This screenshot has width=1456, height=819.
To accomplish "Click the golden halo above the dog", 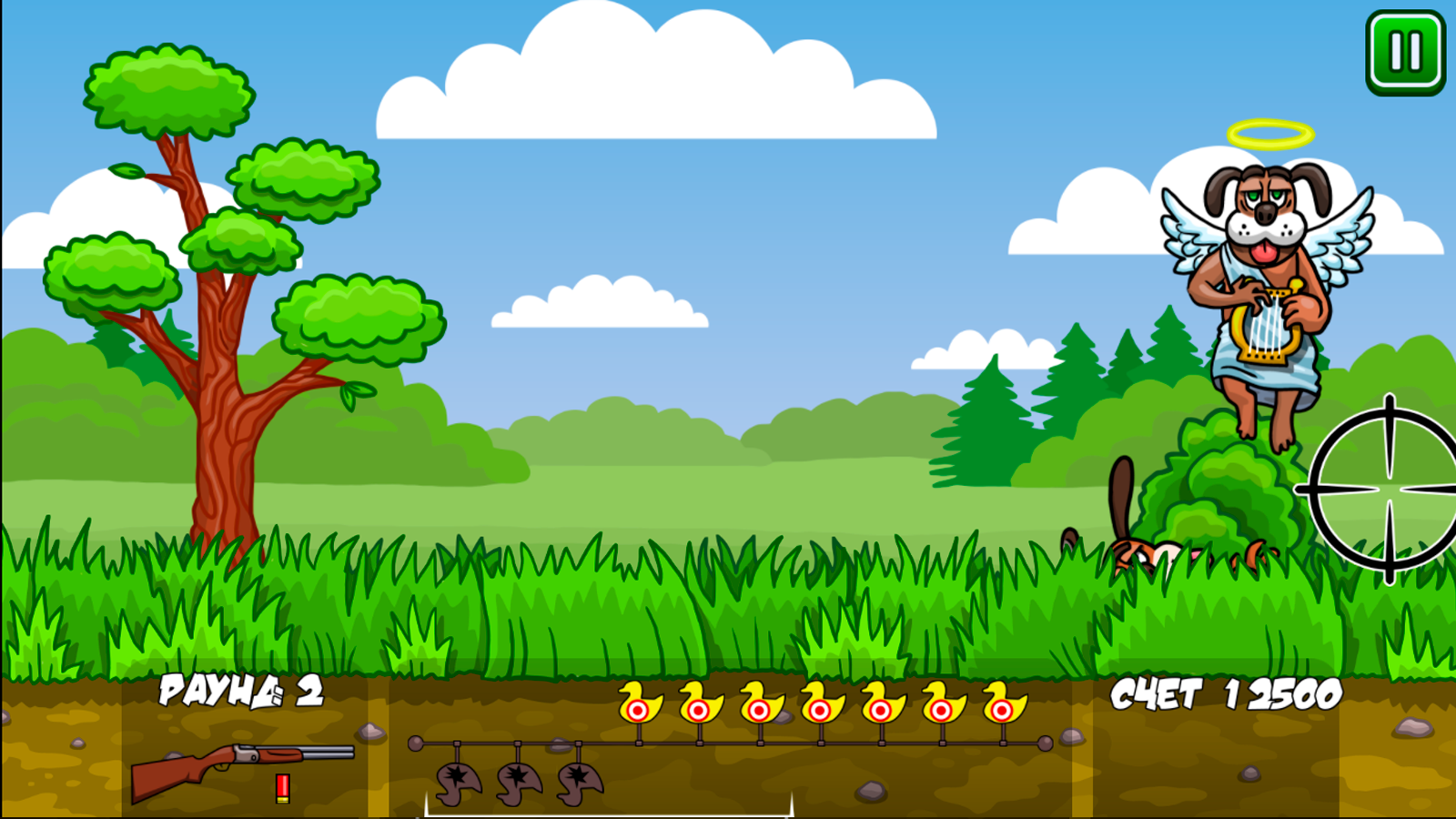I will 1272,133.
